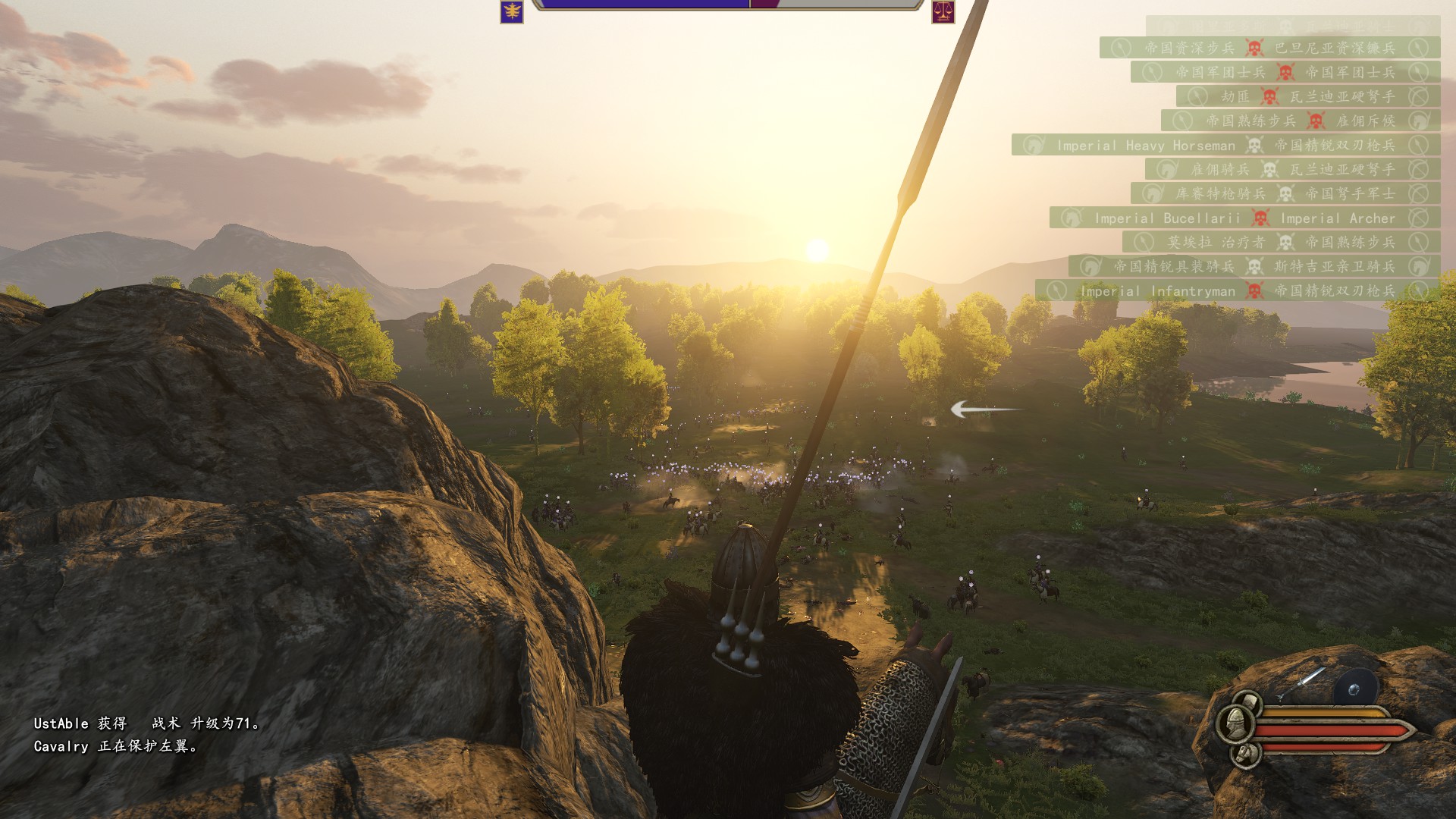
Task: Click the helmeted soldier portrait icon
Action: [1235, 724]
